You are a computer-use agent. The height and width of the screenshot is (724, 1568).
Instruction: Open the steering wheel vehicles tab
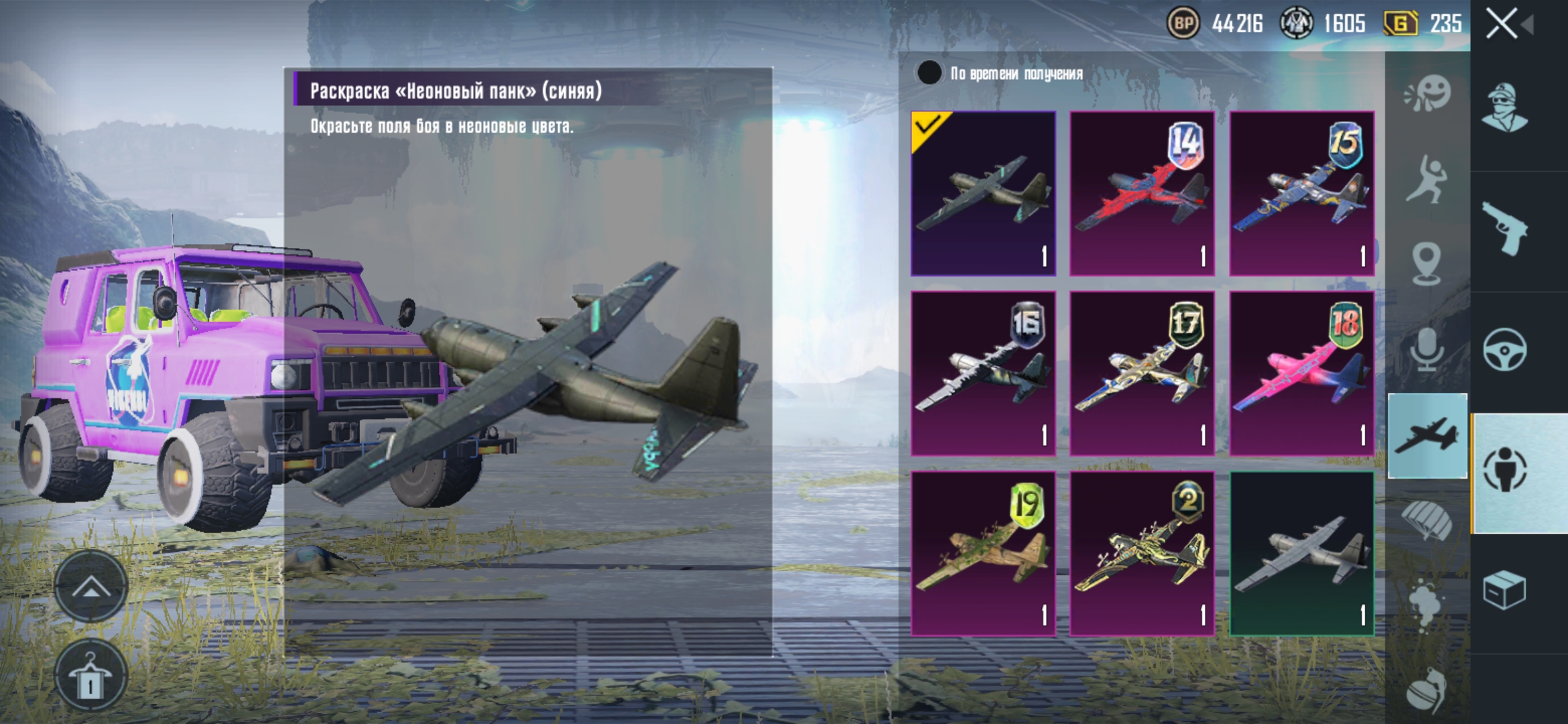pyautogui.click(x=1505, y=350)
